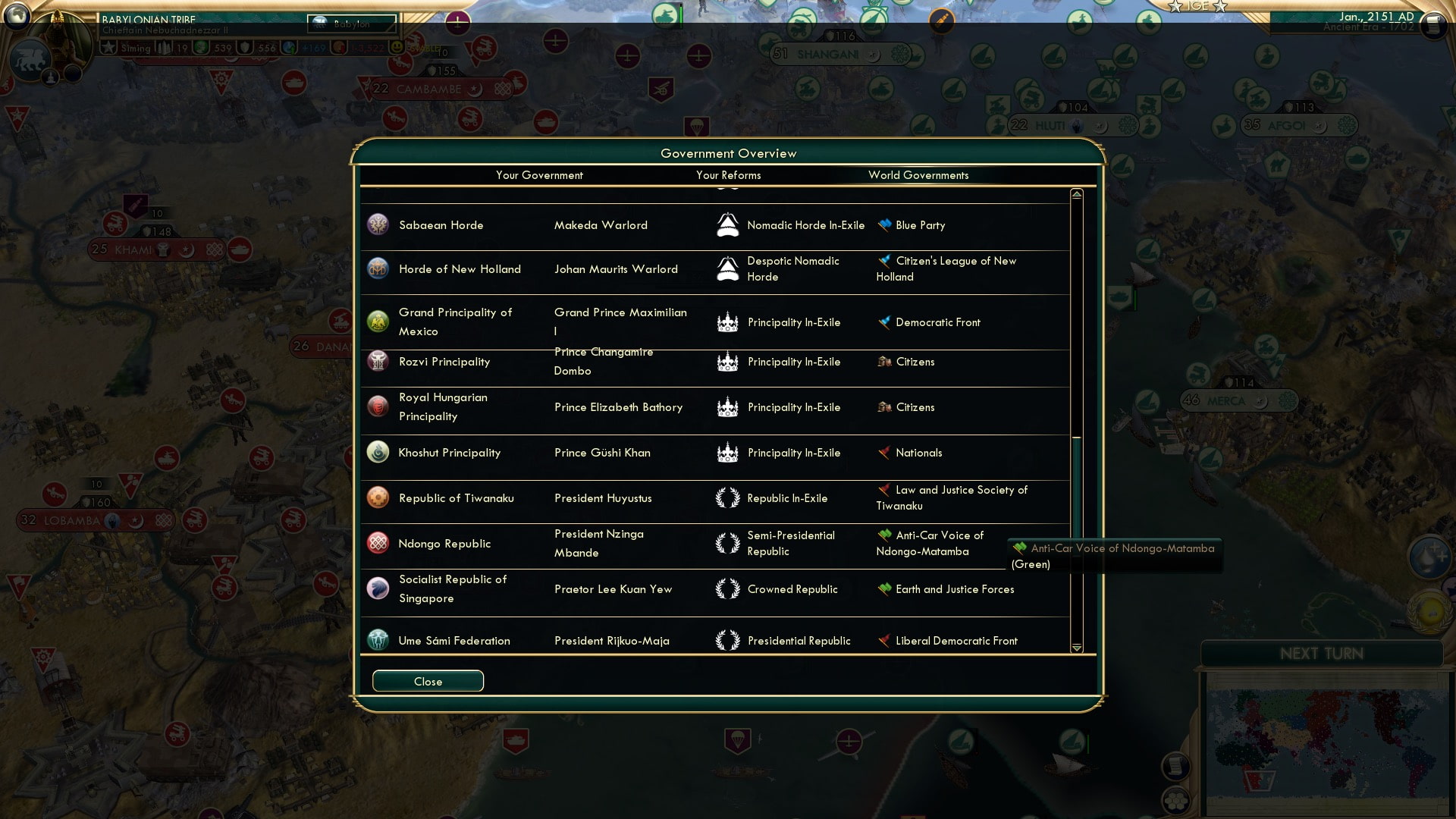1456x819 pixels.
Task: Click the Grand Principality of Mexico emblem
Action: tap(378, 322)
